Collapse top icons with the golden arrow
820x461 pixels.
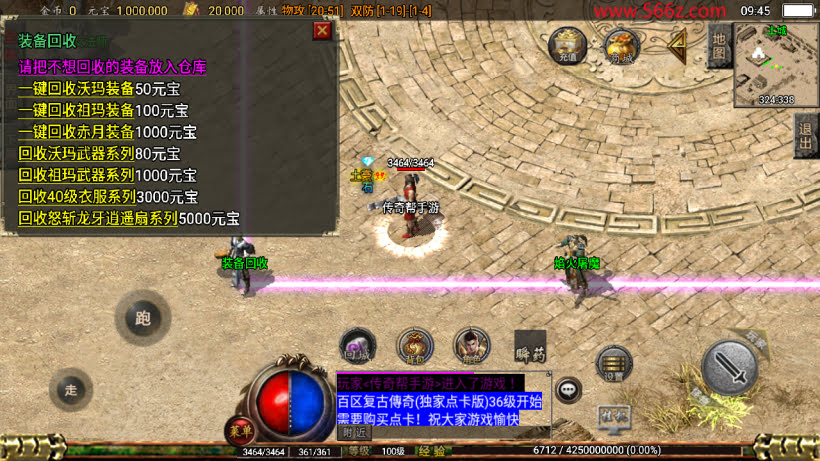click(x=677, y=45)
